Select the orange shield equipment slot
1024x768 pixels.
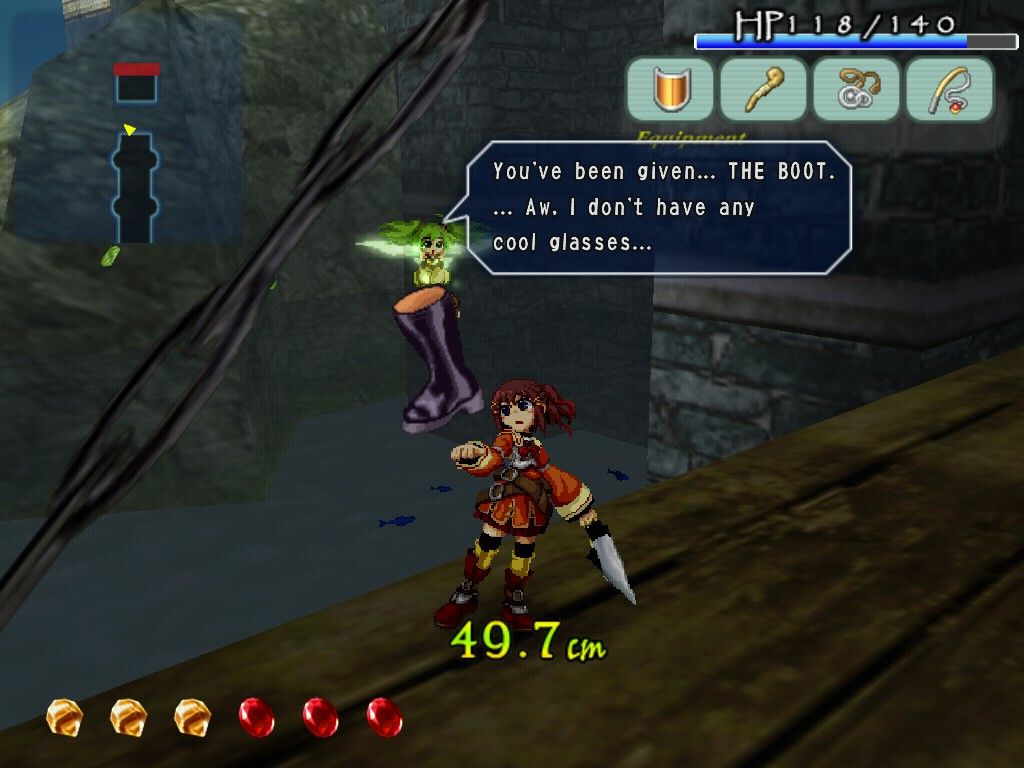click(x=670, y=89)
